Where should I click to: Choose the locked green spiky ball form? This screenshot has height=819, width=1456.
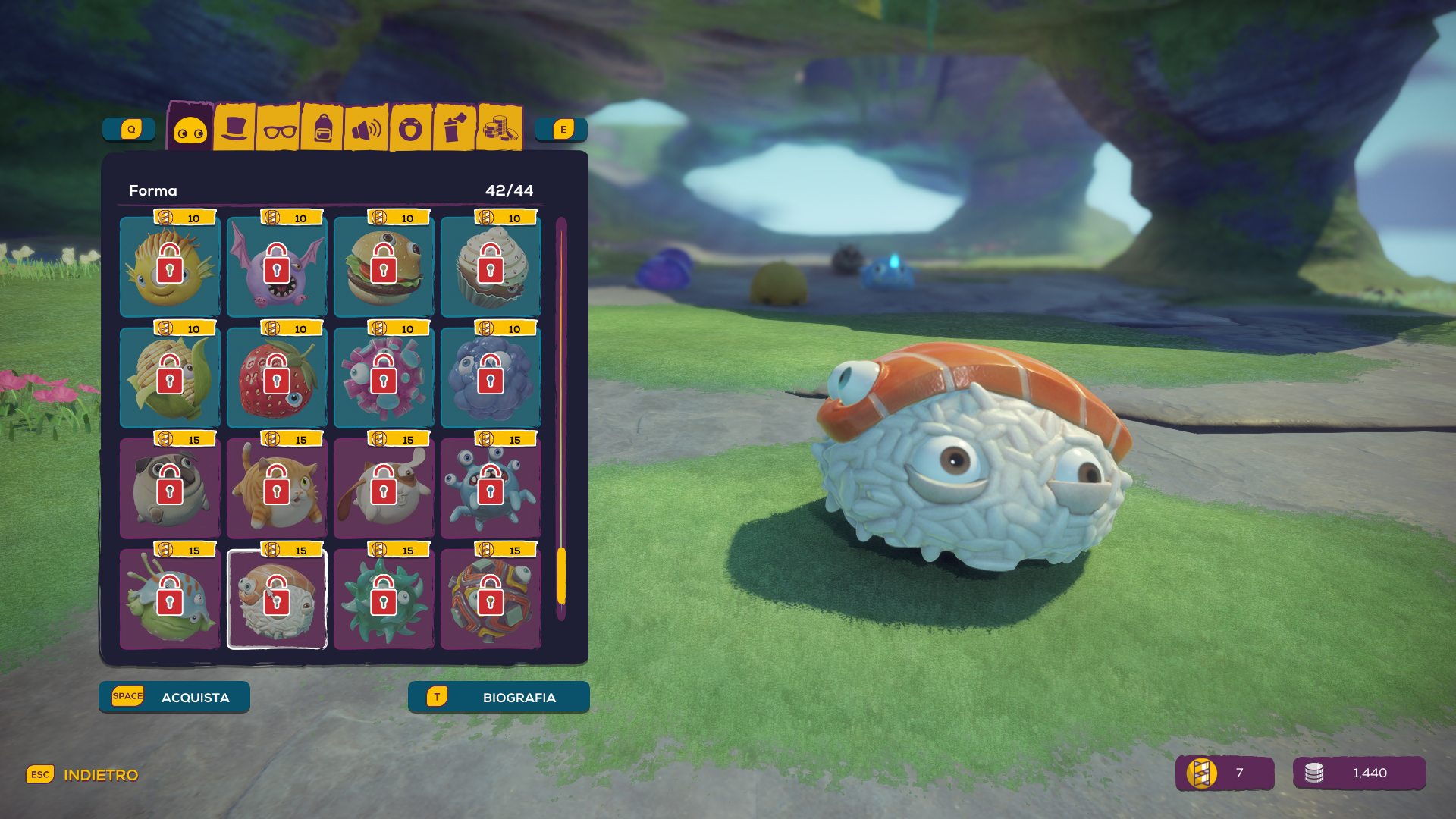click(384, 599)
